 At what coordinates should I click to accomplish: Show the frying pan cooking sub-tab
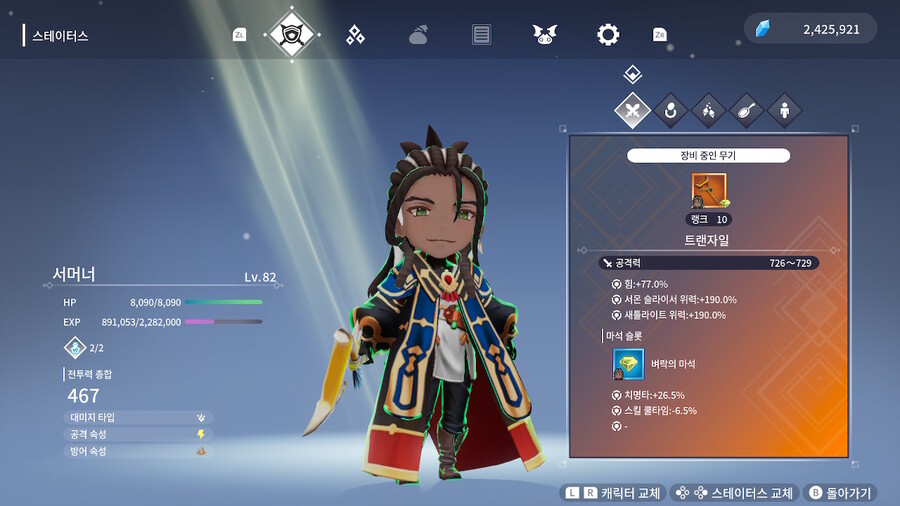pyautogui.click(x=746, y=110)
